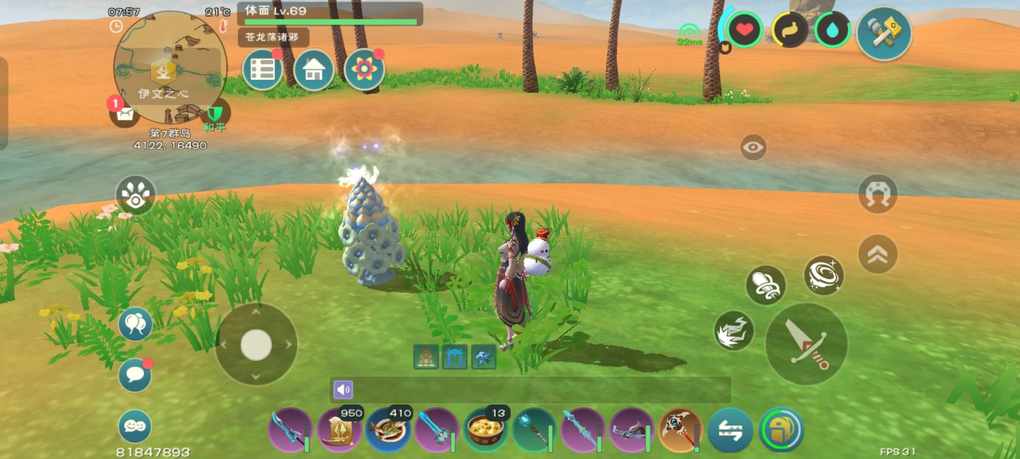
Task: Open the list menu button
Action: [263, 70]
